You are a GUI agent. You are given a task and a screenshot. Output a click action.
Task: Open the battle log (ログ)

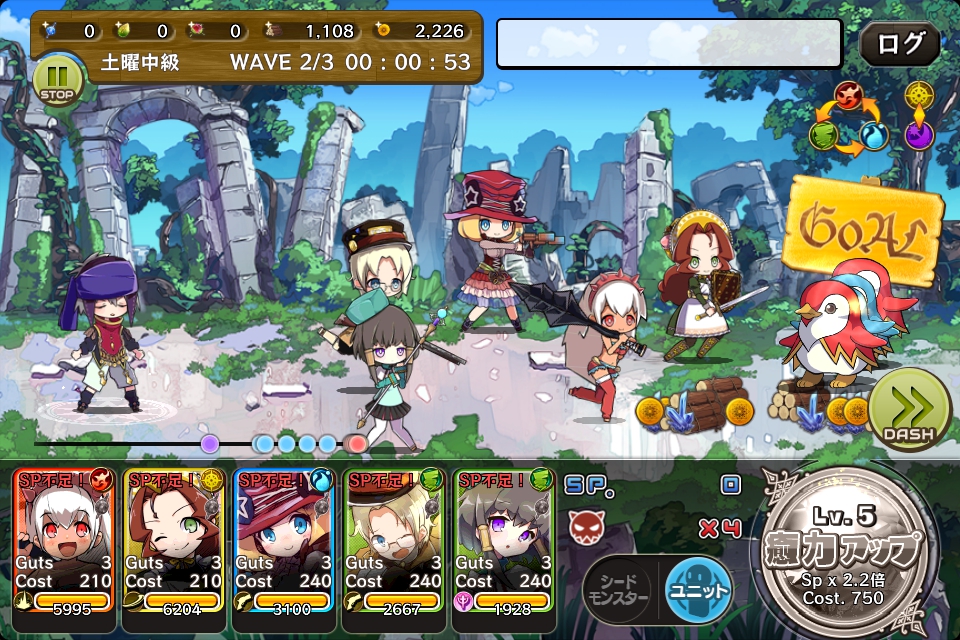[899, 44]
